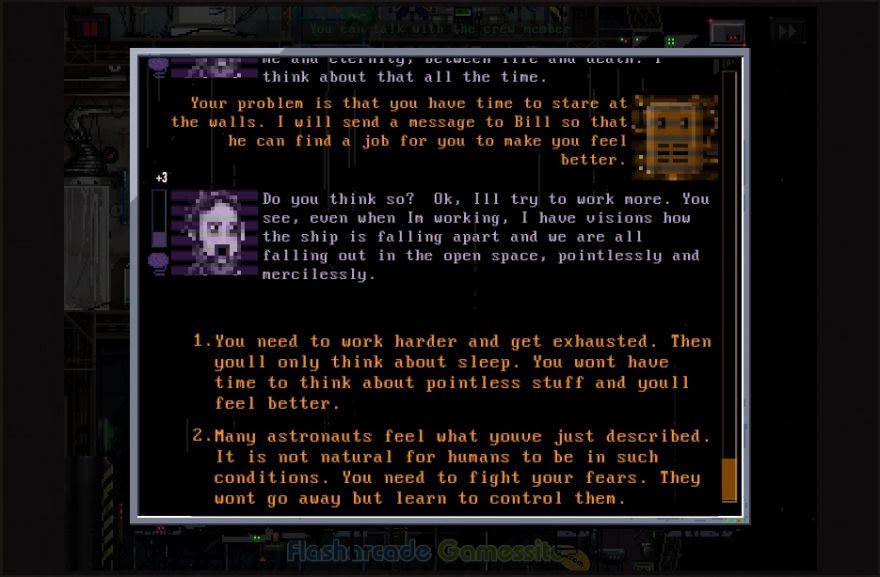Viewport: 880px width, 577px height.
Task: Choose reply 1 about working harder
Action: 450,372
